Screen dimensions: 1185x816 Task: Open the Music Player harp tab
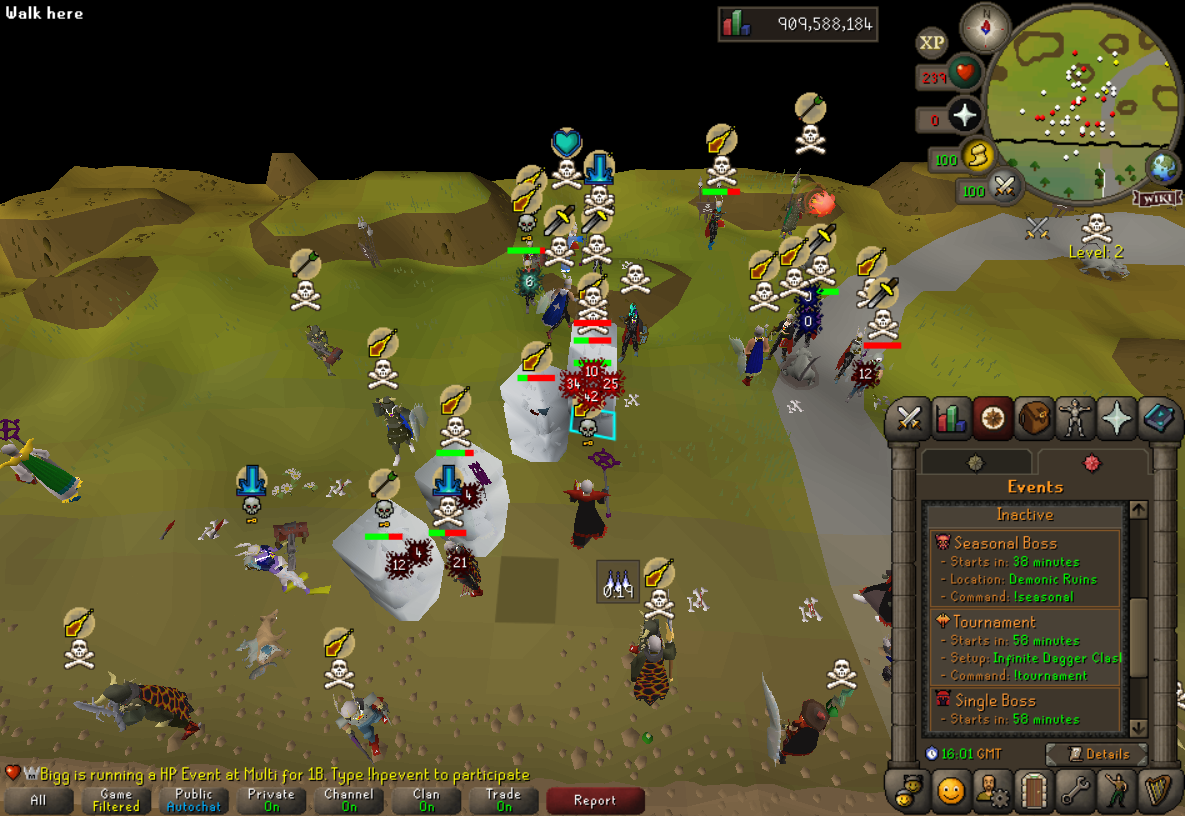click(x=1158, y=791)
